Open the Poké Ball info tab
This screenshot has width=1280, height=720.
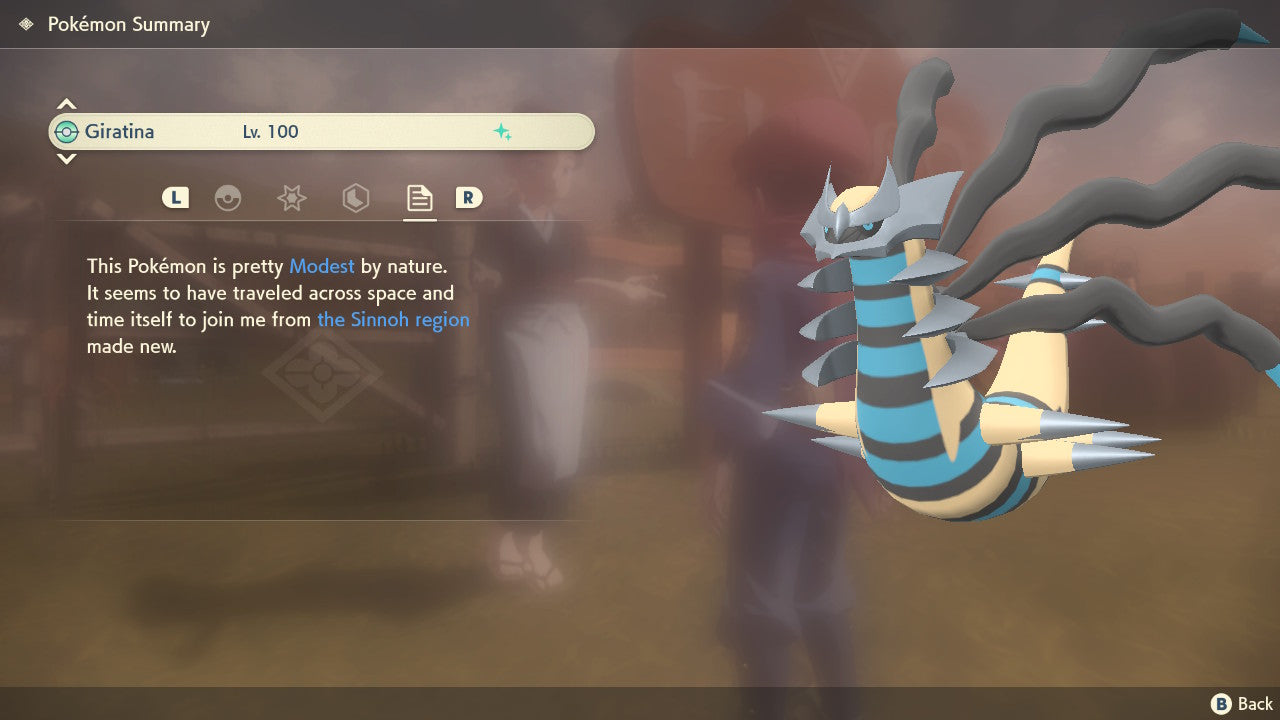pyautogui.click(x=229, y=198)
